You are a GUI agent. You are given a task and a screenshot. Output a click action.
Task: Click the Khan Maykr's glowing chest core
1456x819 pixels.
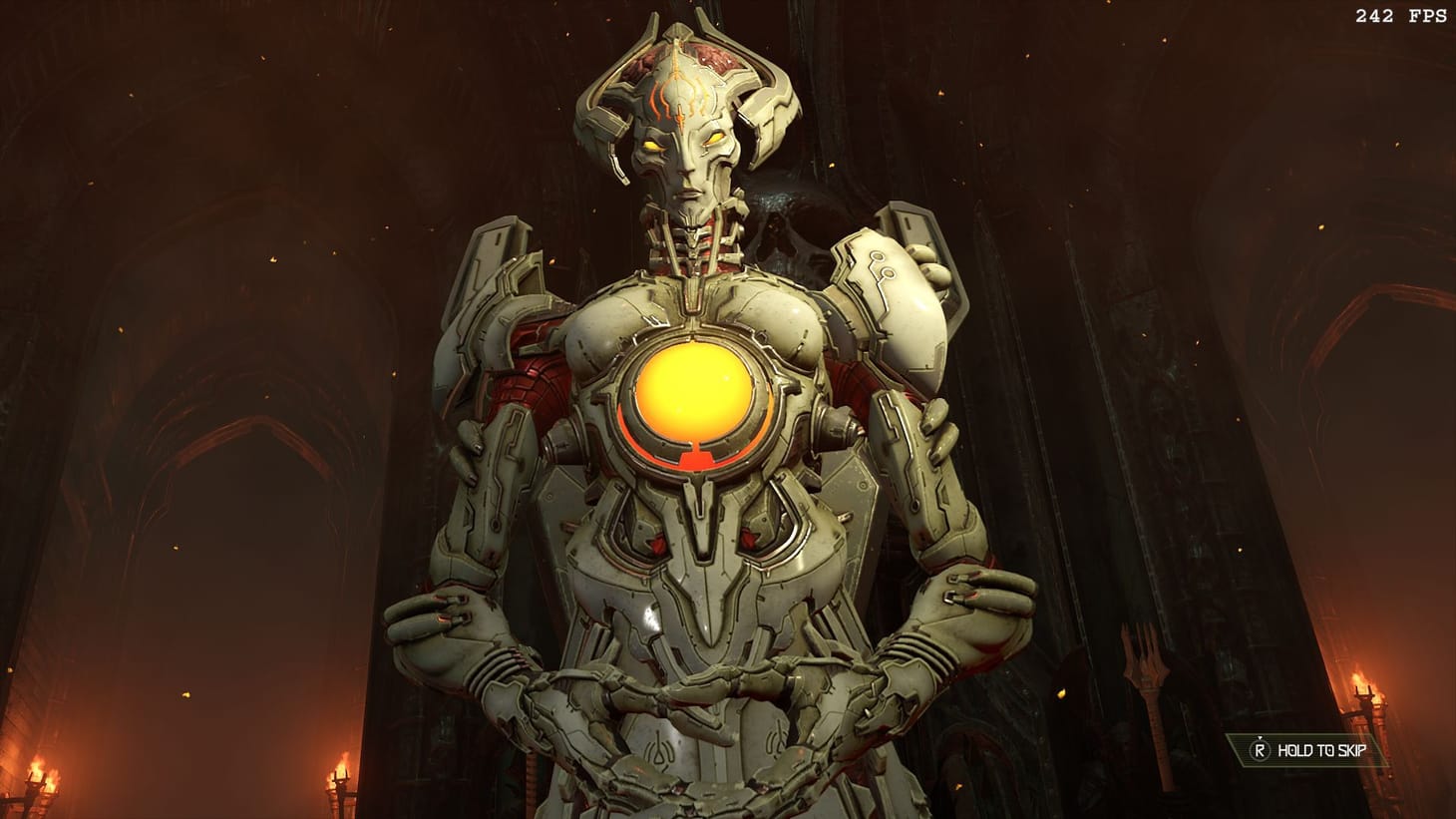(693, 391)
